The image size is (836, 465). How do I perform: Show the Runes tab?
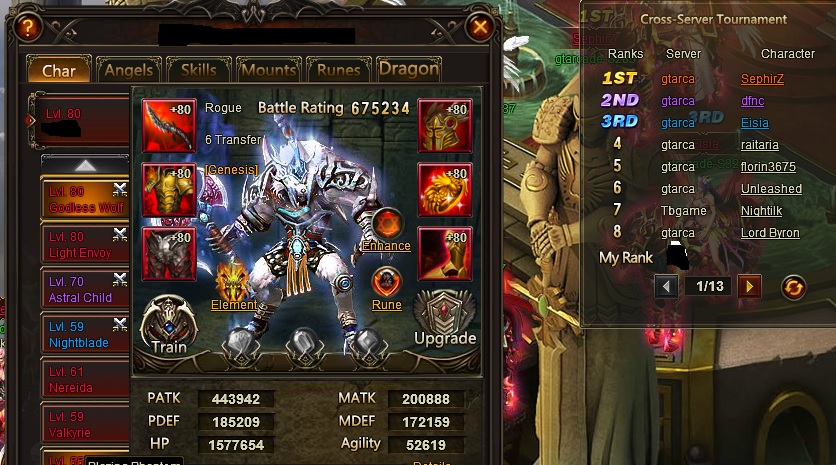click(x=339, y=70)
